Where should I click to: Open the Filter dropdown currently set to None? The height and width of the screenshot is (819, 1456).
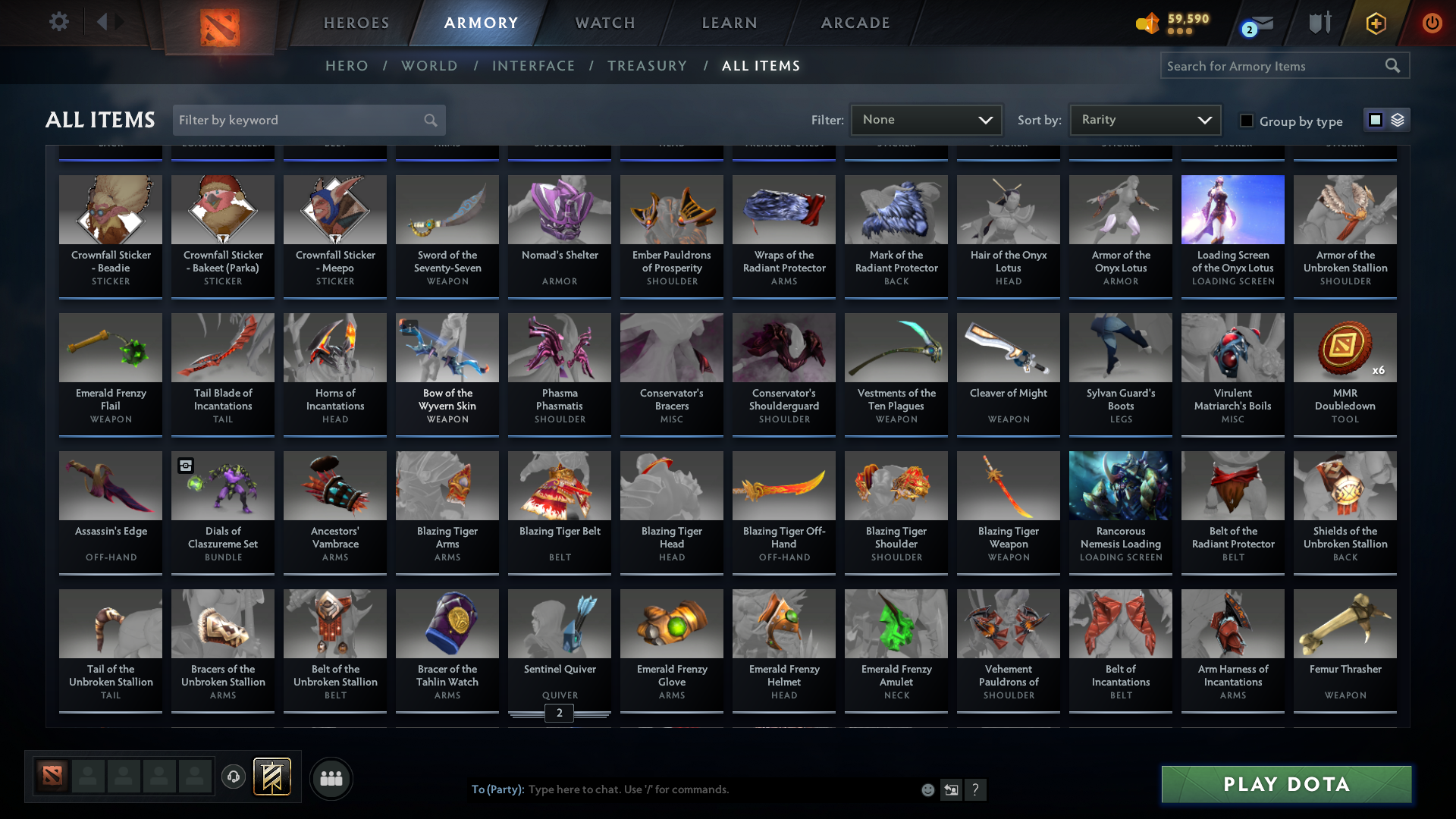(x=925, y=119)
